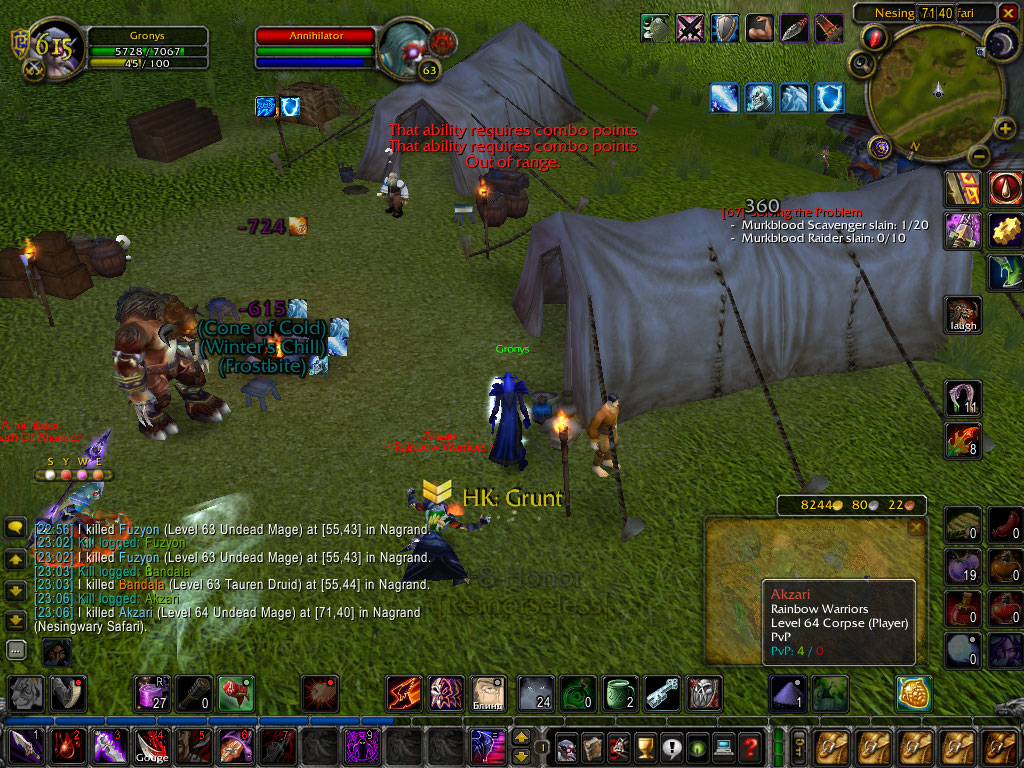Zoom out on the minimap
Image resolution: width=1024 pixels, height=768 pixels.
[979, 155]
